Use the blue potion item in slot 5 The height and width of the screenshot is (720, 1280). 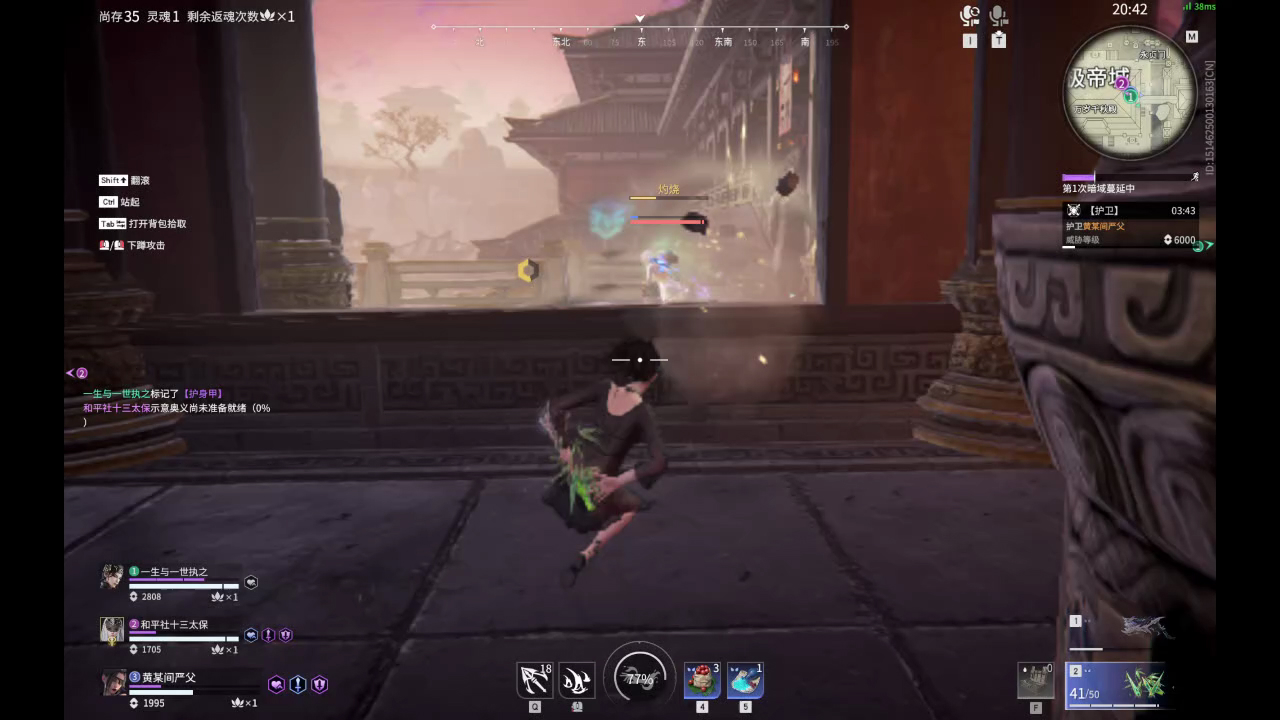click(x=745, y=678)
